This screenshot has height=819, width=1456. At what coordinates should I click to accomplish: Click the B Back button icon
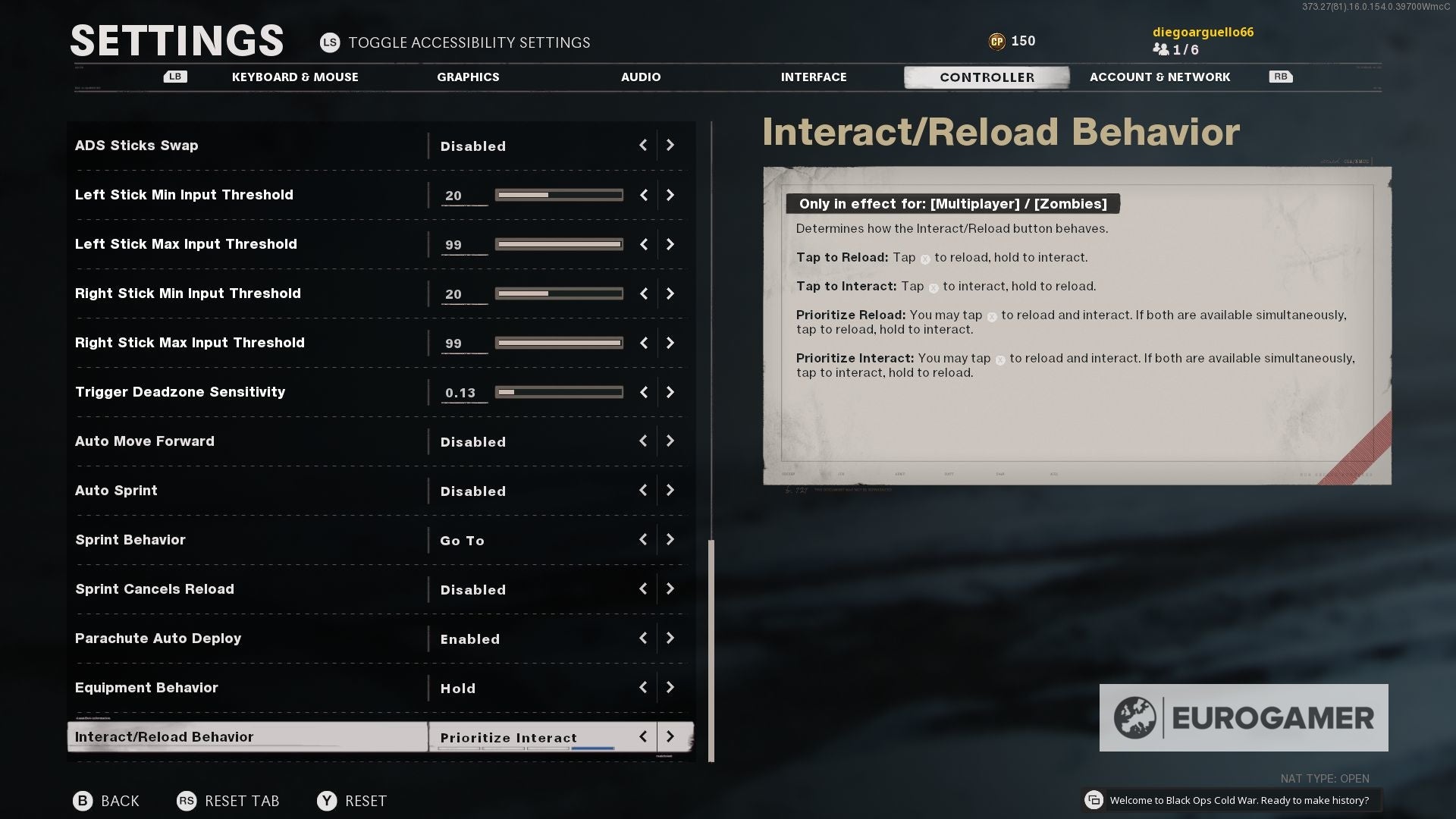(x=82, y=801)
